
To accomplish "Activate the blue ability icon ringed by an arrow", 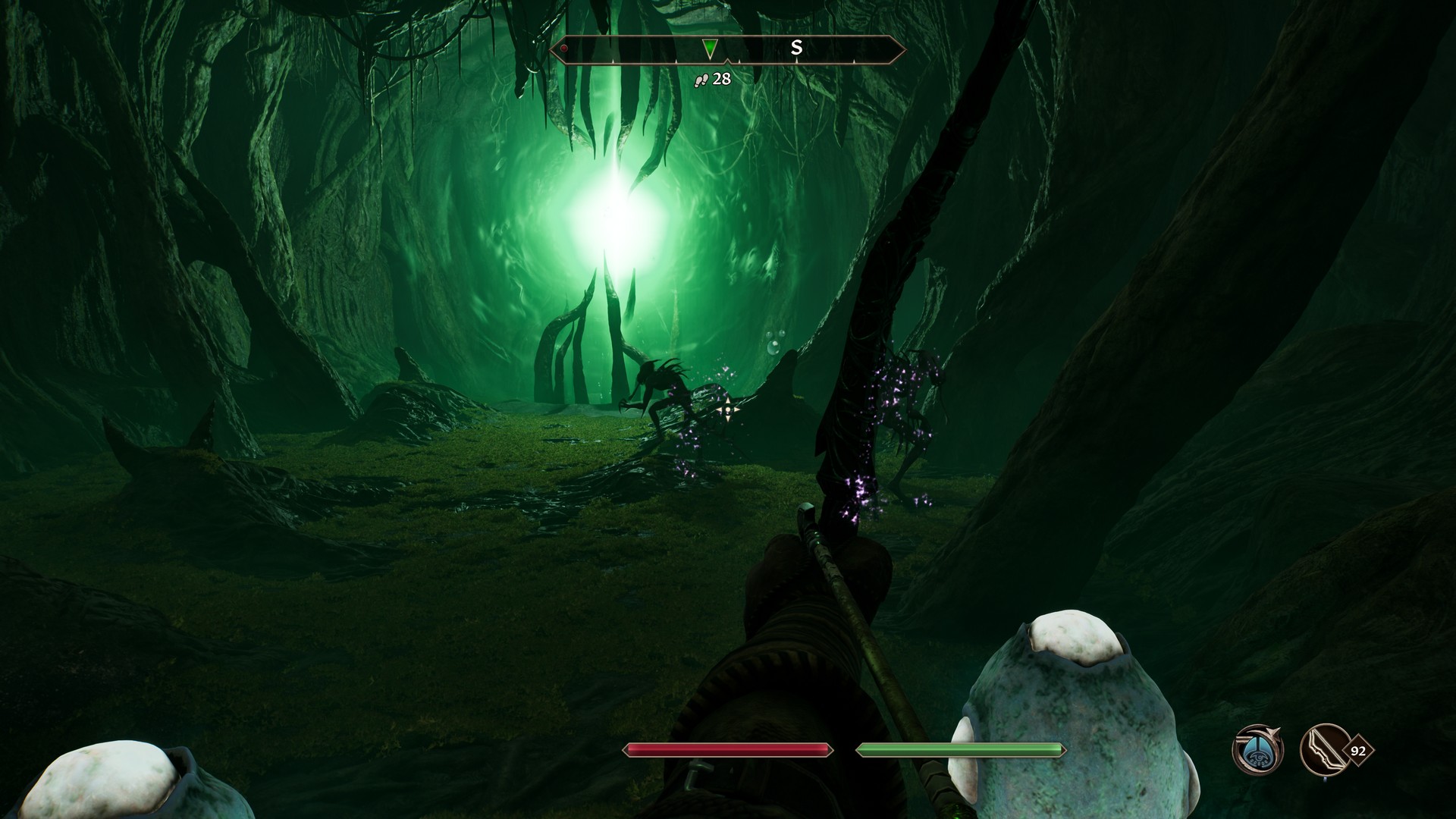I will click(x=1256, y=751).
